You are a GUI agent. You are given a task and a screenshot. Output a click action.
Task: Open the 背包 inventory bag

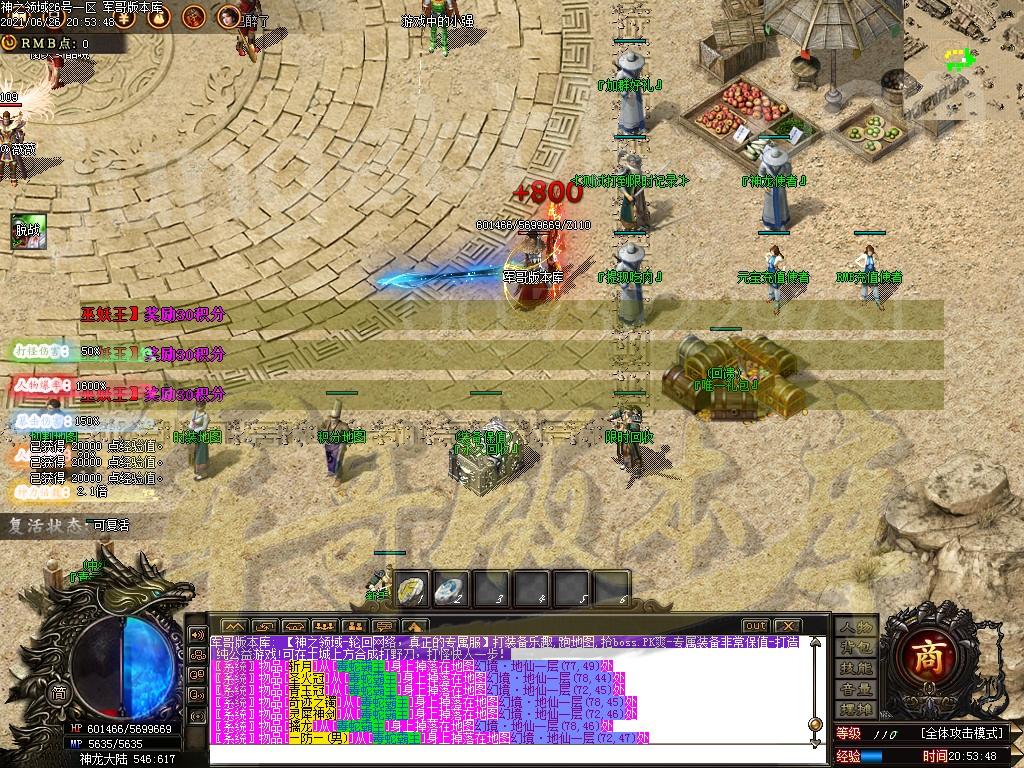click(x=855, y=647)
